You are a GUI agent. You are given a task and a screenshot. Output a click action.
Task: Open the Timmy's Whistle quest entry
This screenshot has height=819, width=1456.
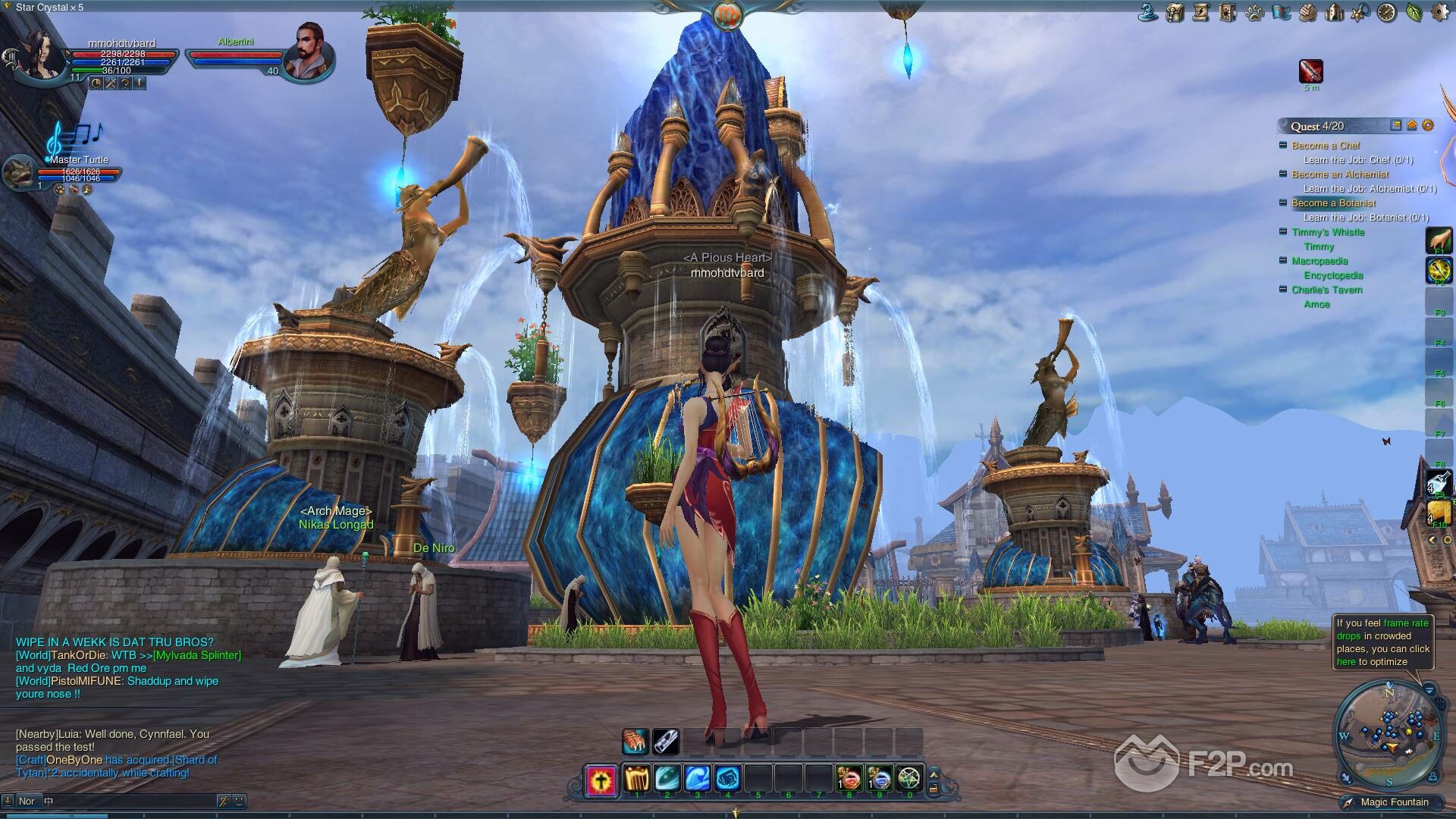click(x=1328, y=232)
